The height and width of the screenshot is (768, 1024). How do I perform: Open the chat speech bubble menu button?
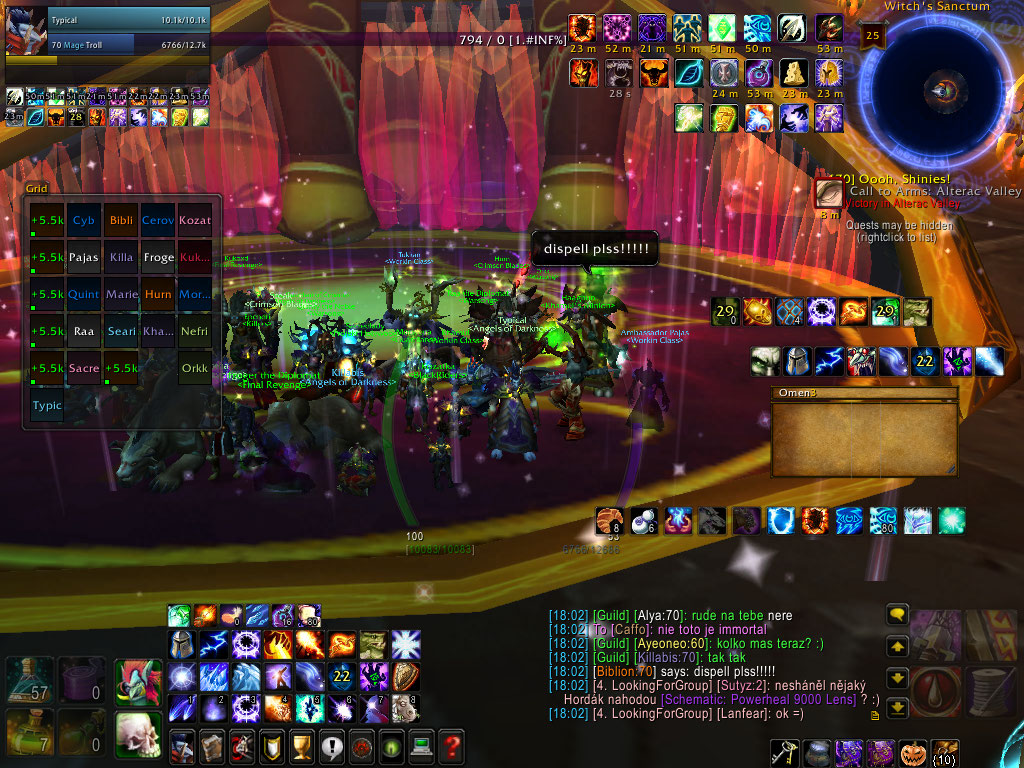[x=897, y=616]
